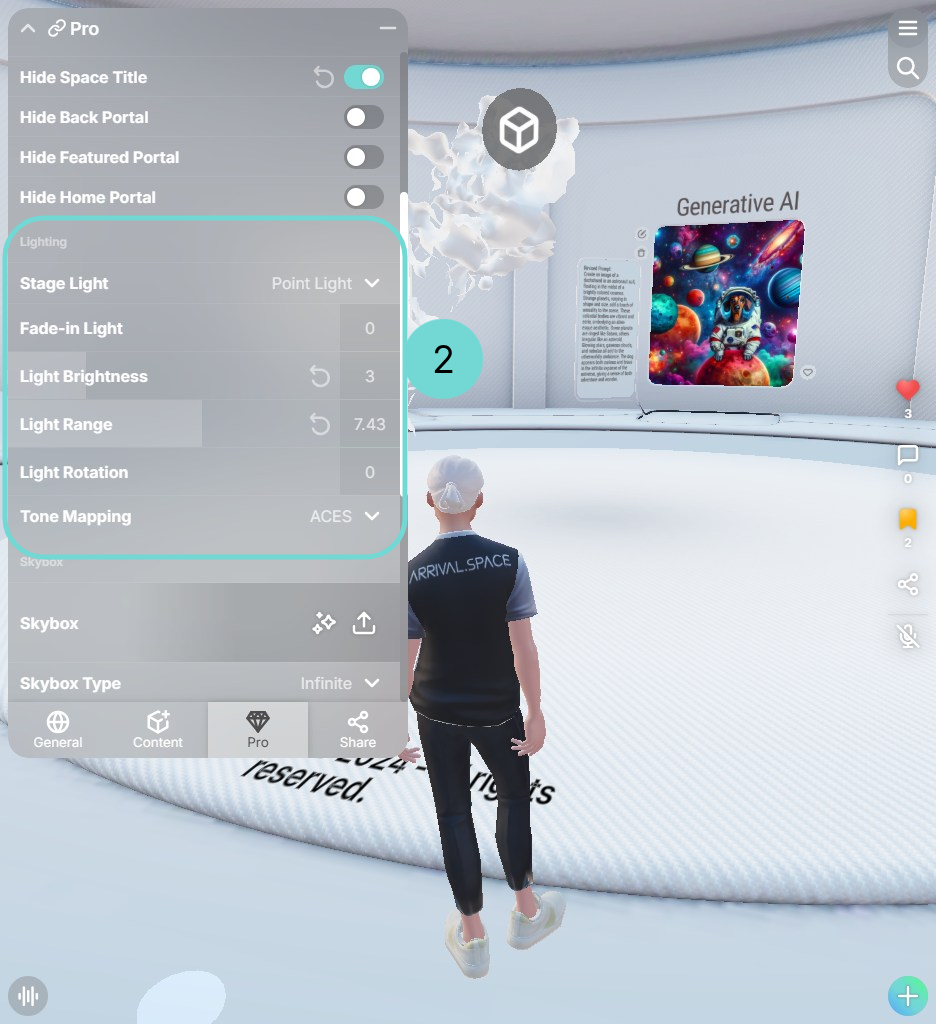The height and width of the screenshot is (1024, 936).
Task: Click the Light Rotation value field
Action: [x=369, y=472]
